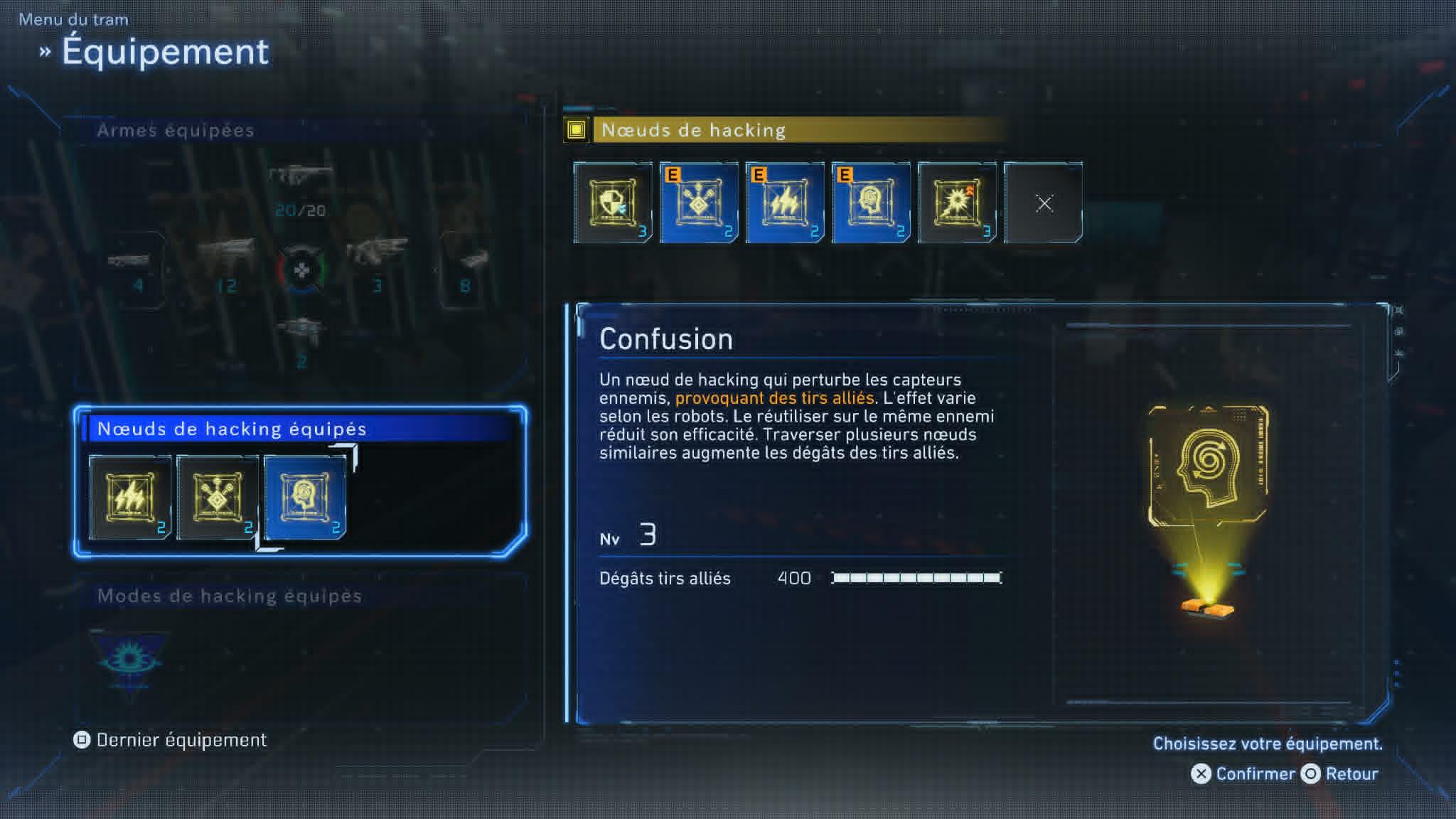Viewport: 1456px width, 819px height.
Task: Select the highlighted equipped Confusion node slot
Action: 305,497
